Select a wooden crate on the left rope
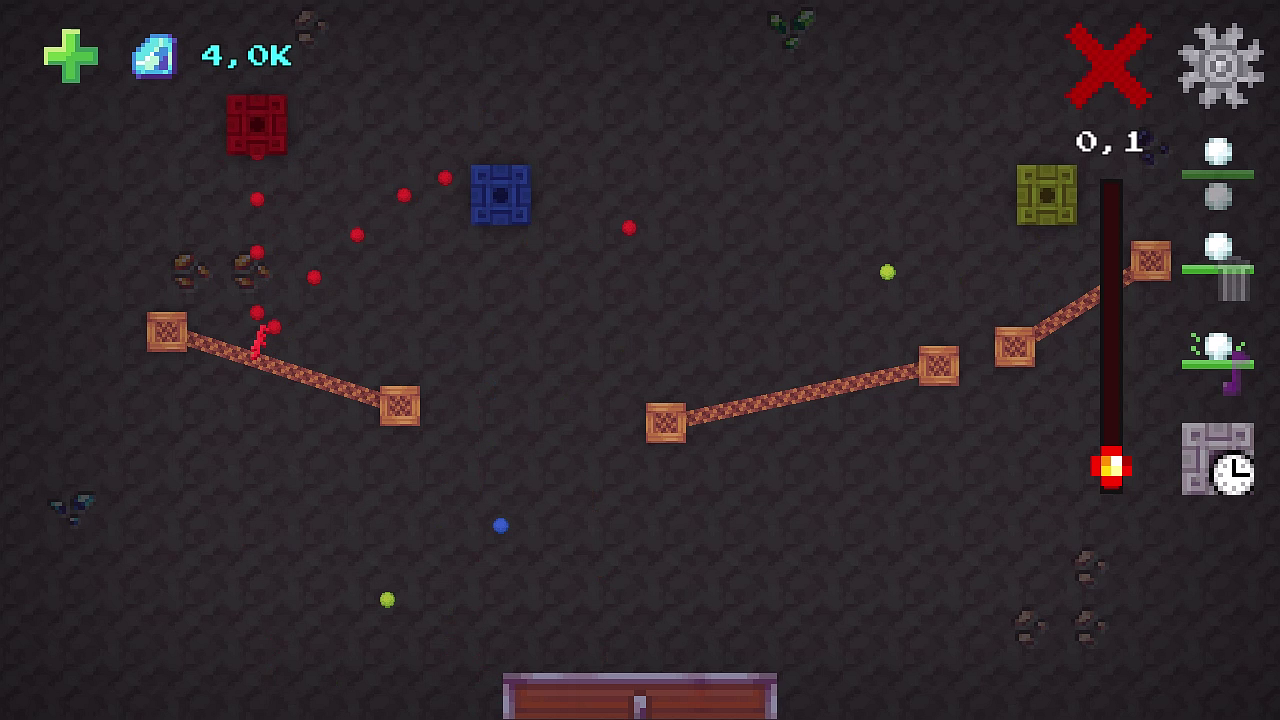 pos(166,333)
